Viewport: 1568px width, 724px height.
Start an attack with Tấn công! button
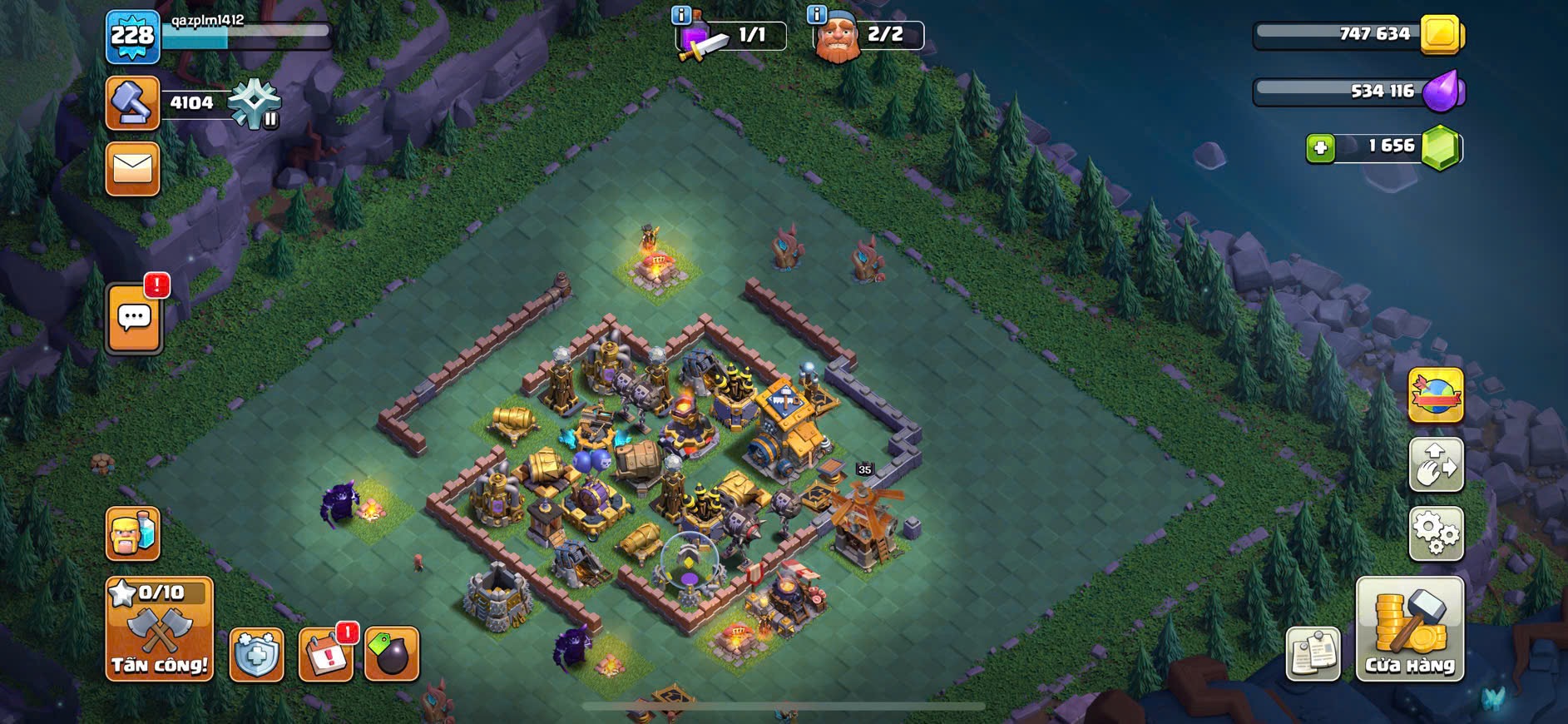159,629
